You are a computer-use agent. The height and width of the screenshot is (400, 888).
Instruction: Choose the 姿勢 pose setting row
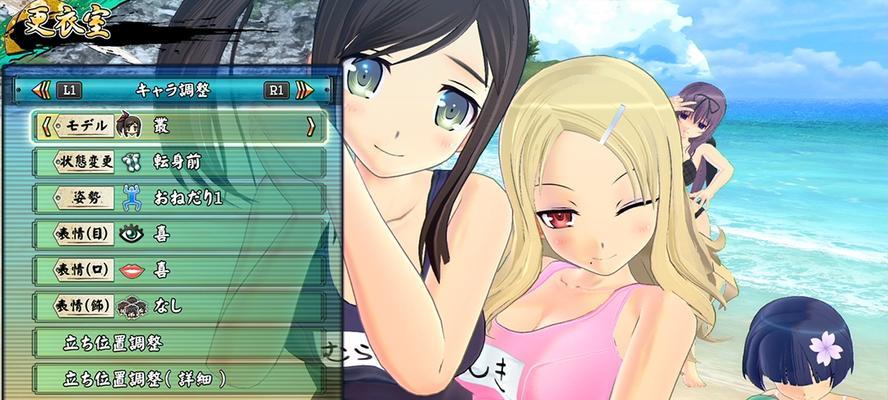[x=178, y=199]
